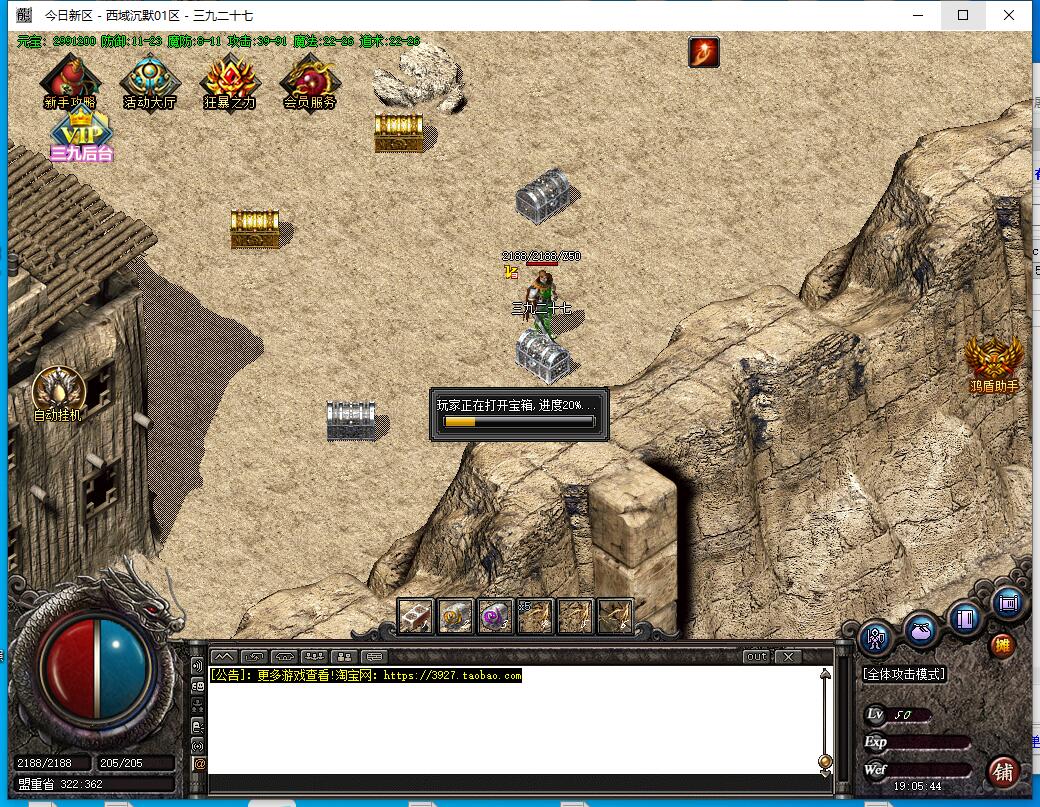The width and height of the screenshot is (1040, 807).
Task: Open the bag inventory round button
Action: pos(921,629)
